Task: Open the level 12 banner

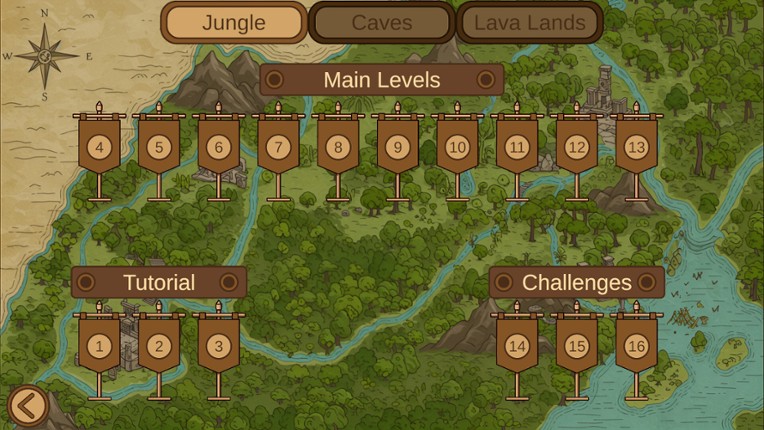Action: click(576, 147)
